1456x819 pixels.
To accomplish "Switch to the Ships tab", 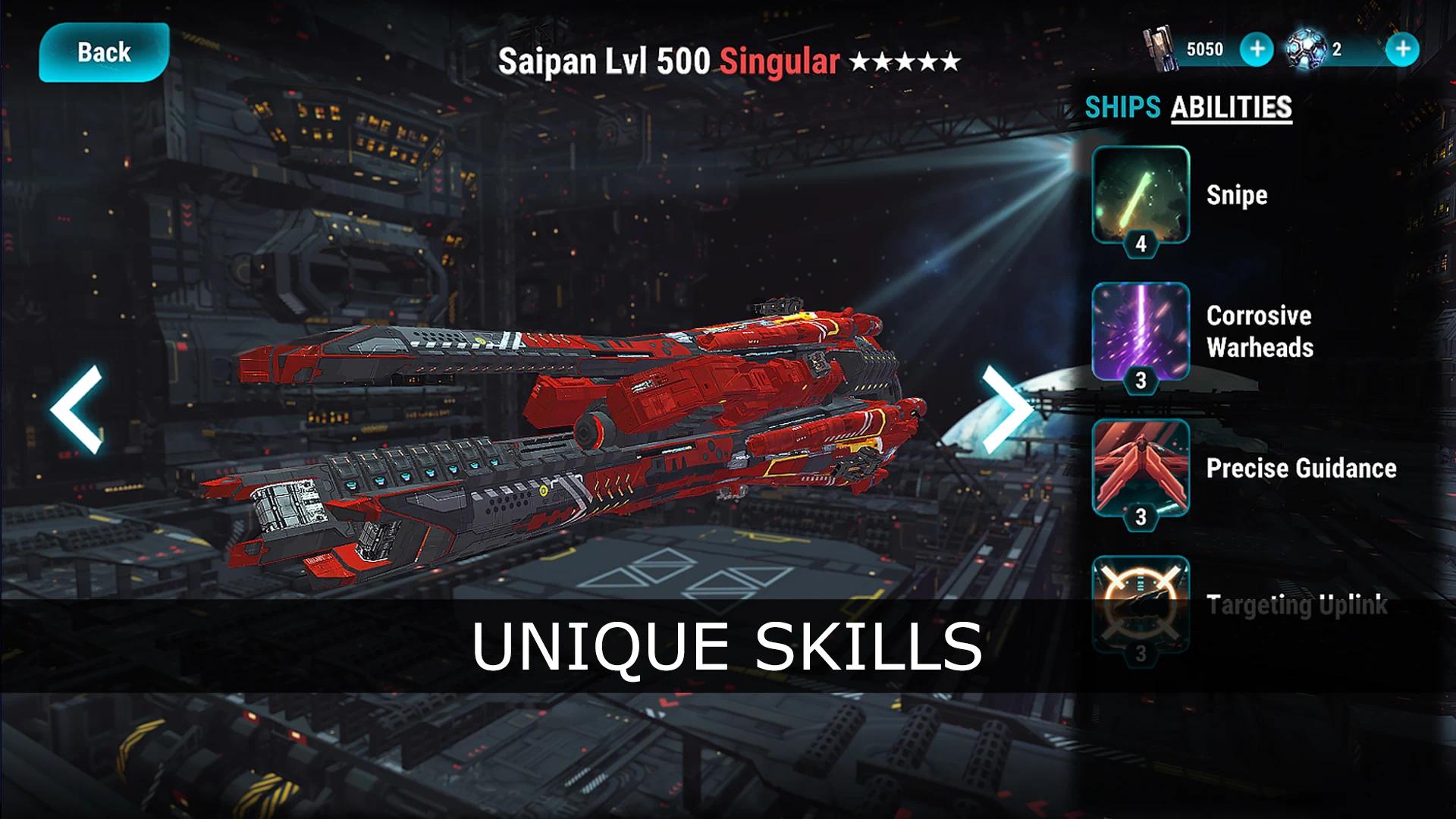I will tap(1122, 107).
